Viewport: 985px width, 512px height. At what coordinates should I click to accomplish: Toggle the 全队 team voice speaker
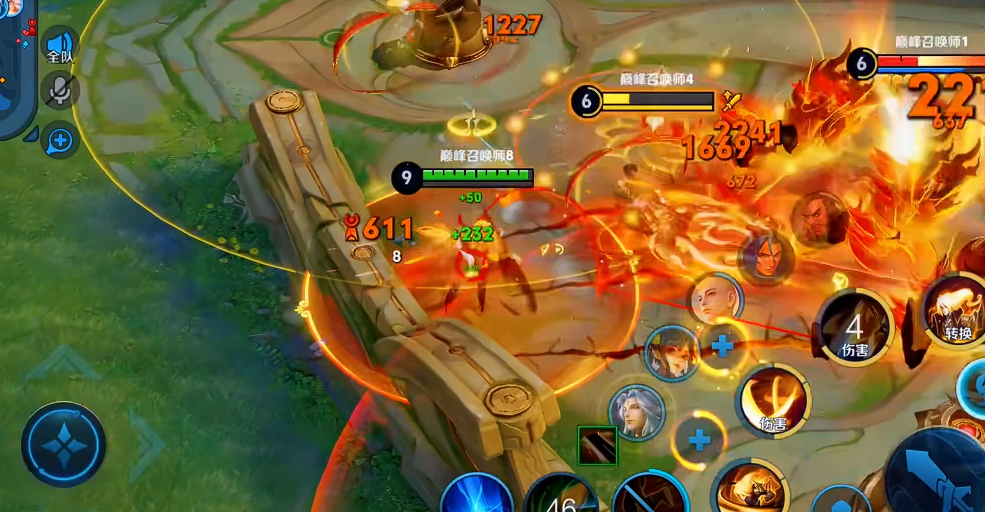pyautogui.click(x=61, y=46)
